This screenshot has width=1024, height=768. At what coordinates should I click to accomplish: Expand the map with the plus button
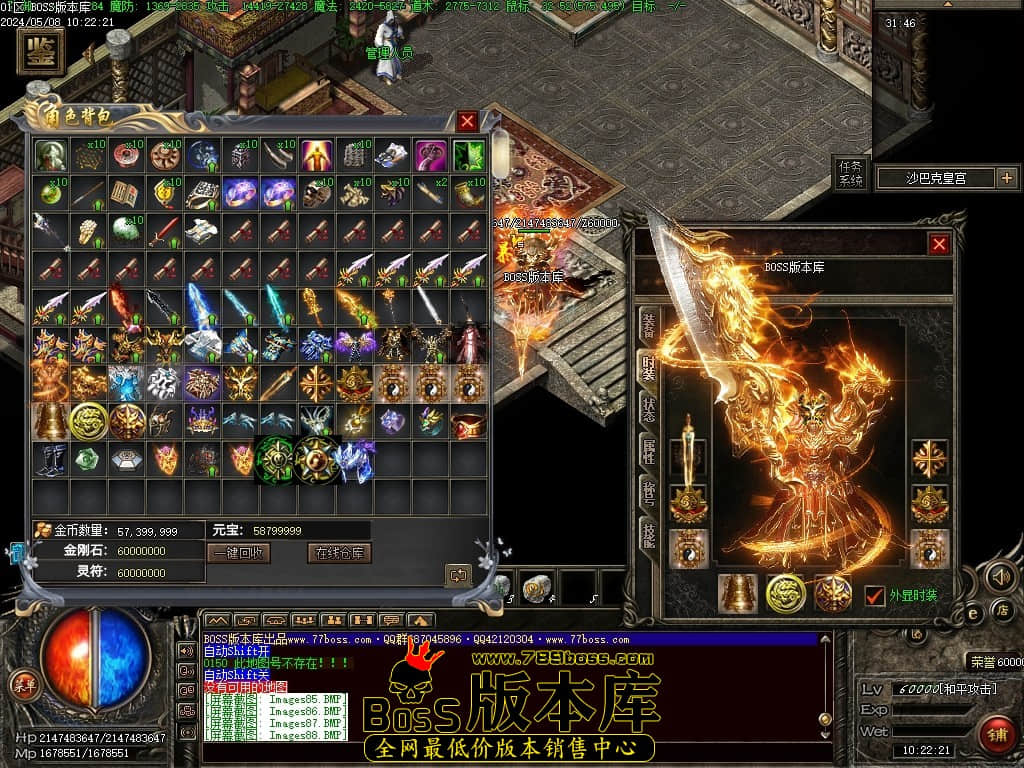1005,178
